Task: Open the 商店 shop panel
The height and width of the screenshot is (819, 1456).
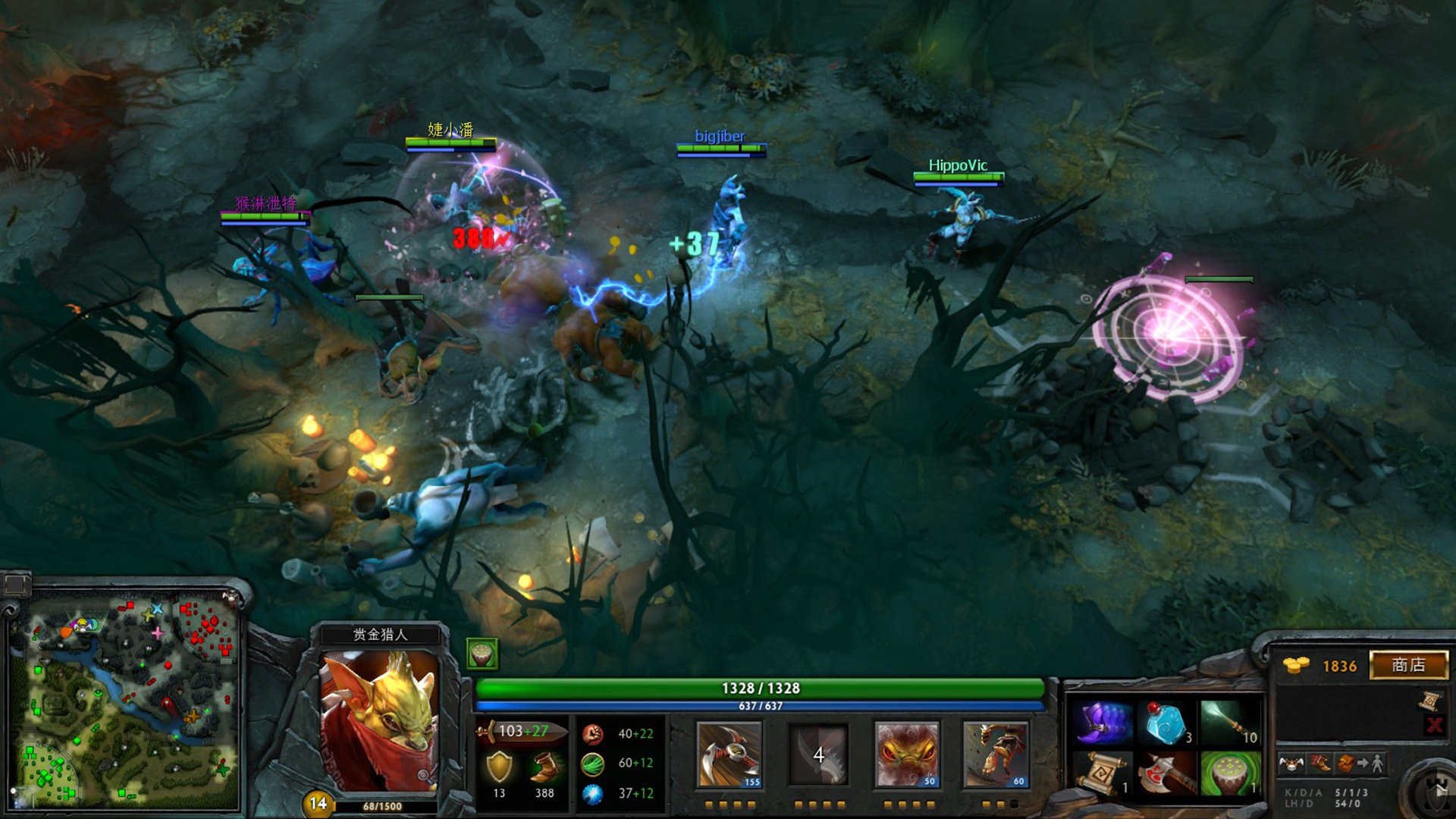Action: coord(1408,665)
